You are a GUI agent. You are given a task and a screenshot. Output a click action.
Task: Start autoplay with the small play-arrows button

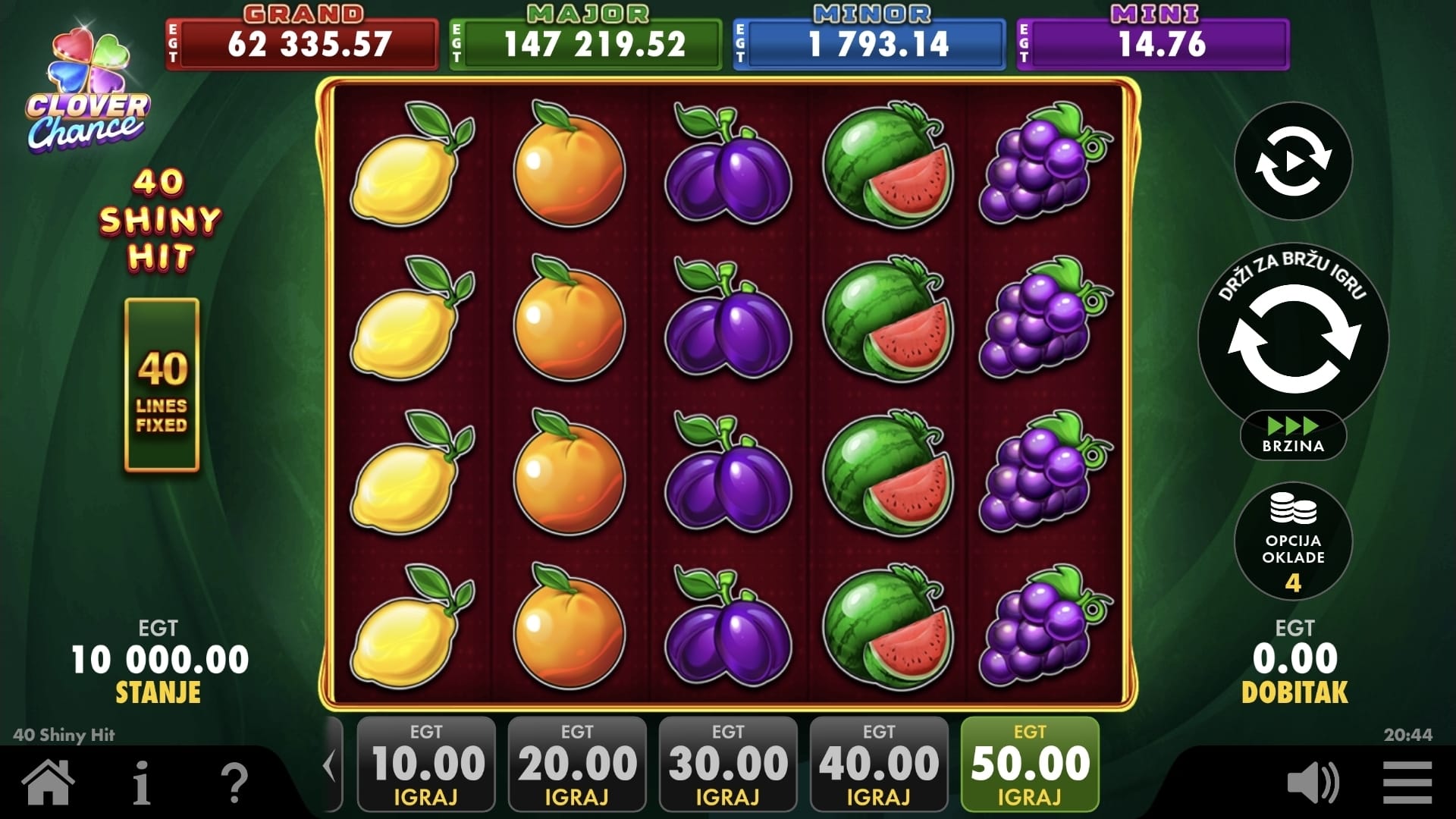pyautogui.click(x=1294, y=162)
